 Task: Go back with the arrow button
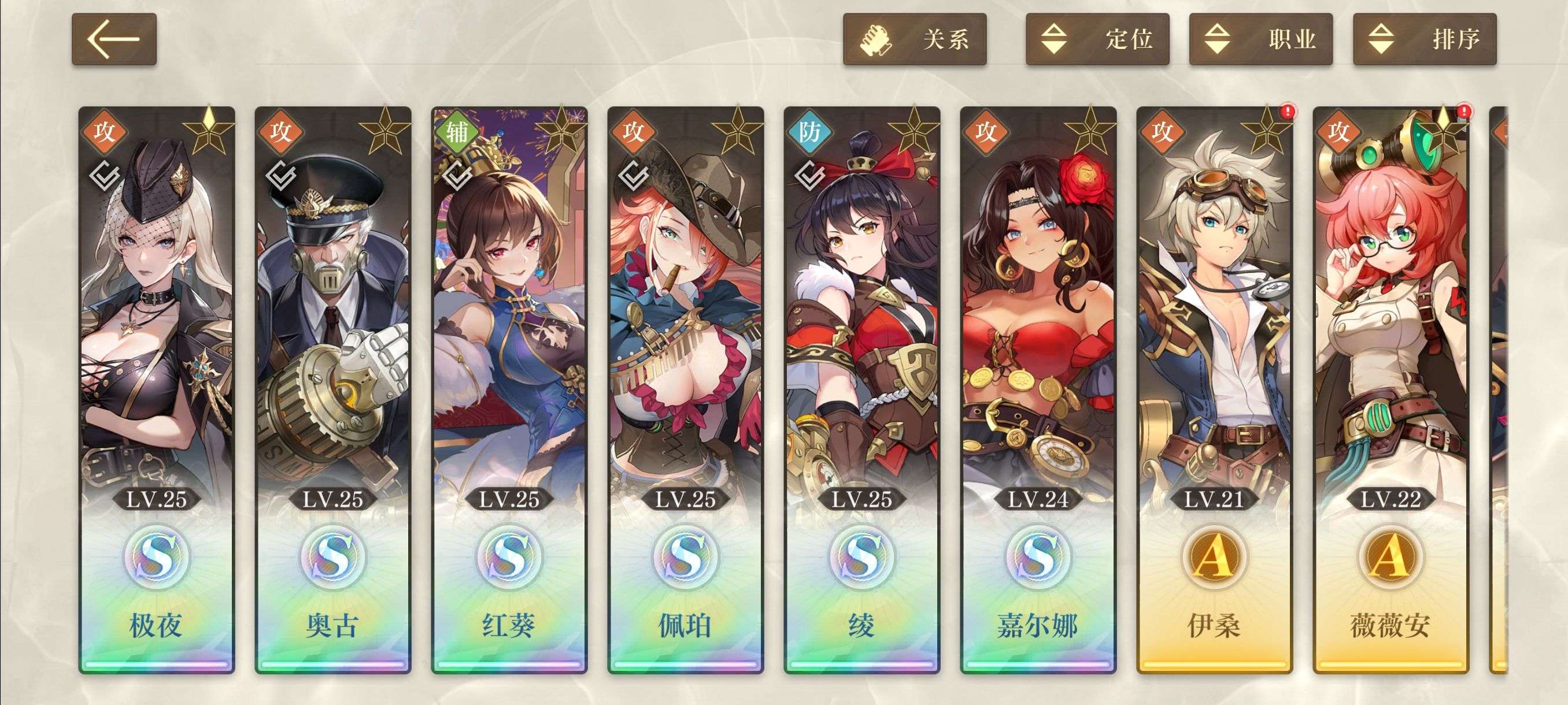[114, 39]
